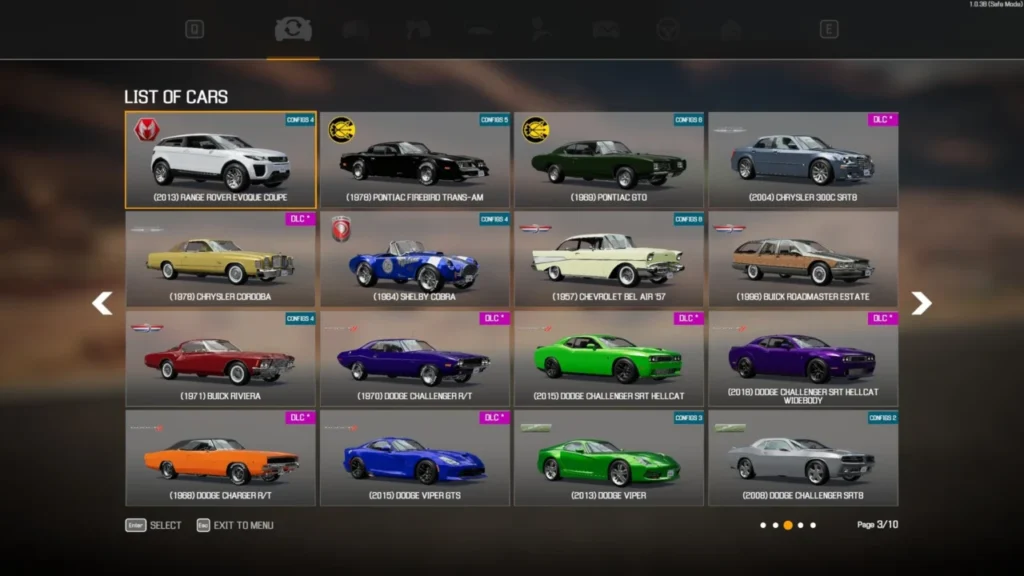Image resolution: width=1024 pixels, height=576 pixels.
Task: Open the highlighted car category tab
Action: (x=293, y=30)
